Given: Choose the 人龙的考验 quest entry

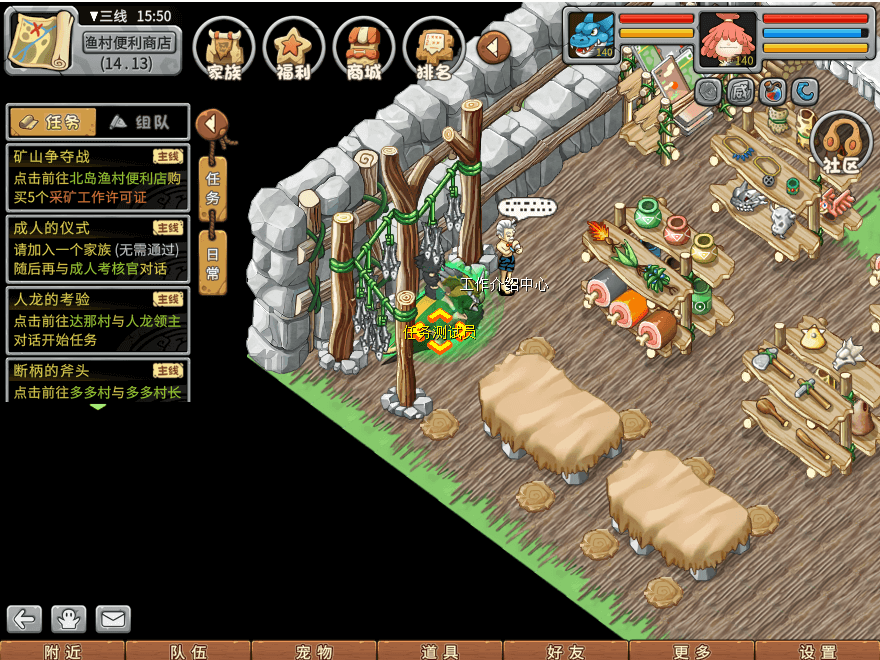Looking at the screenshot, I should pos(97,319).
